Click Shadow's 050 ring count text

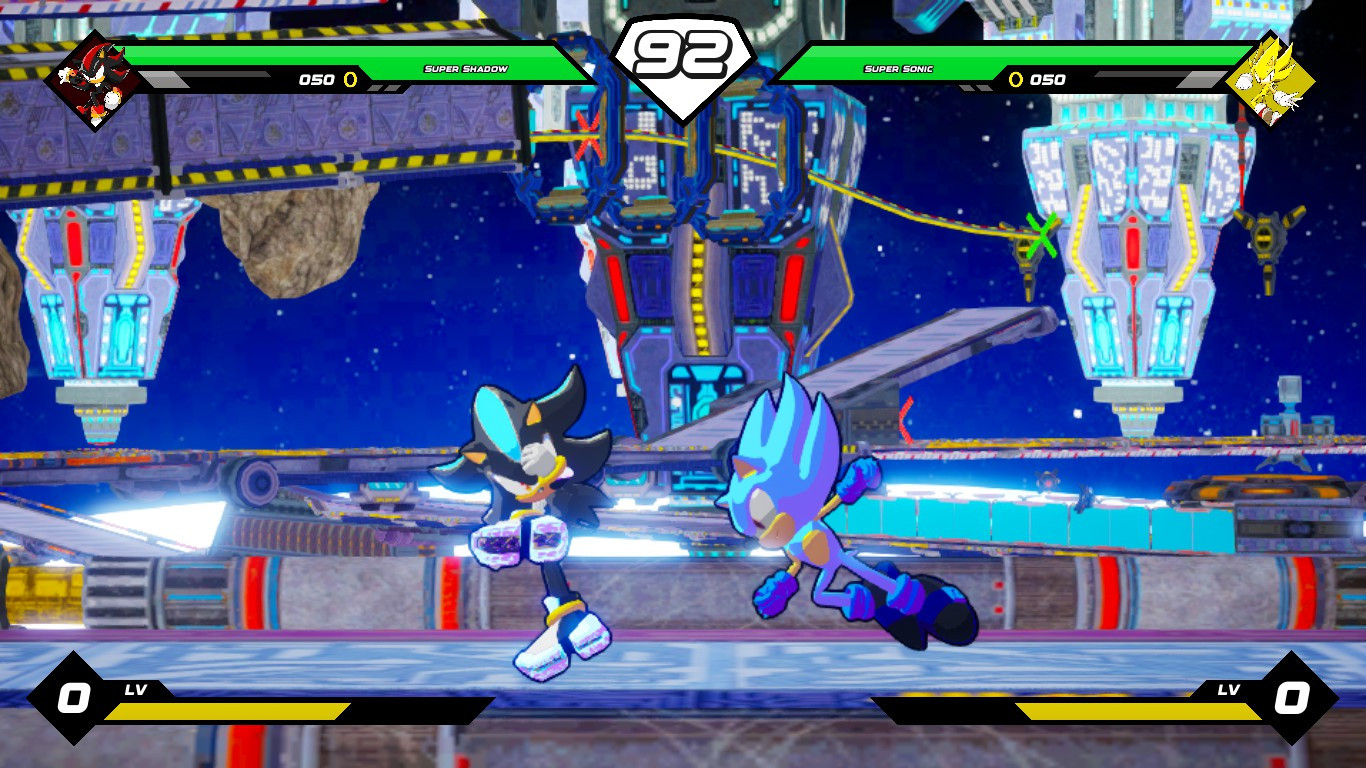pyautogui.click(x=318, y=80)
